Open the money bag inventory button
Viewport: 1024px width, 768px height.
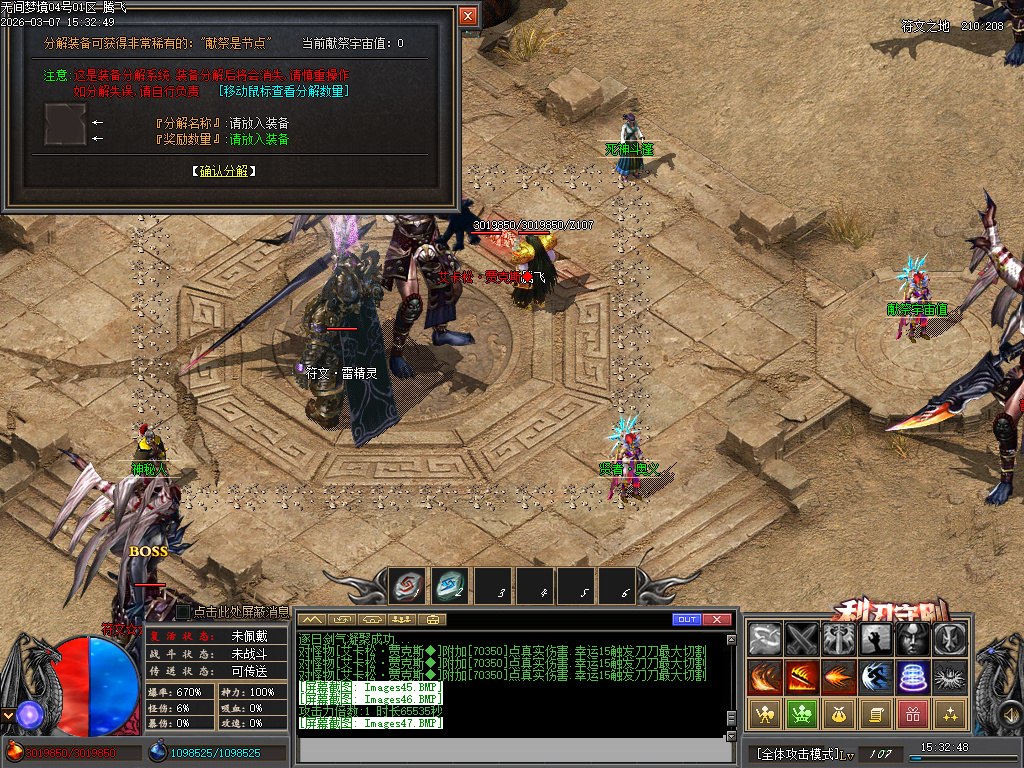pyautogui.click(x=838, y=714)
